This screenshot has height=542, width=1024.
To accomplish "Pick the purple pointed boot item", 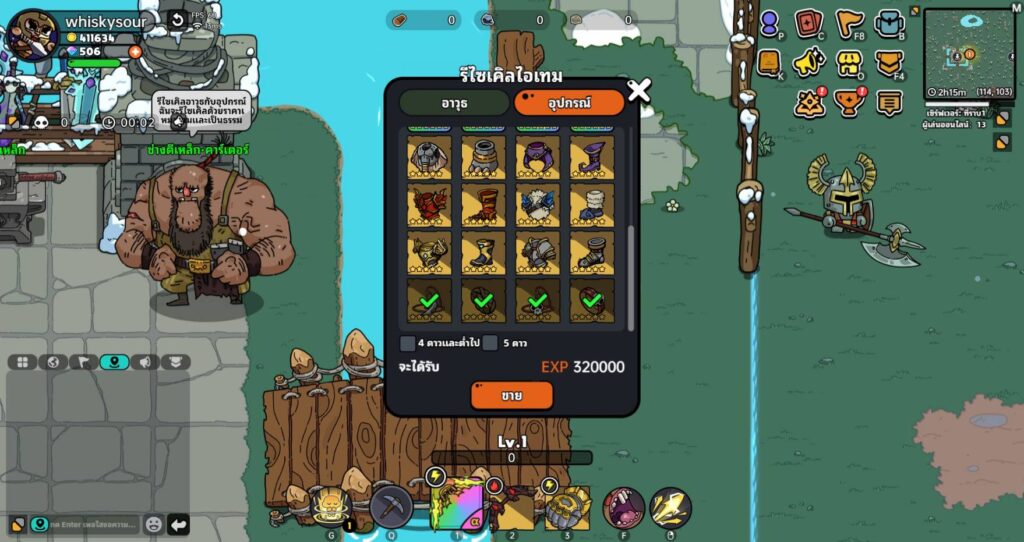I will pos(592,157).
